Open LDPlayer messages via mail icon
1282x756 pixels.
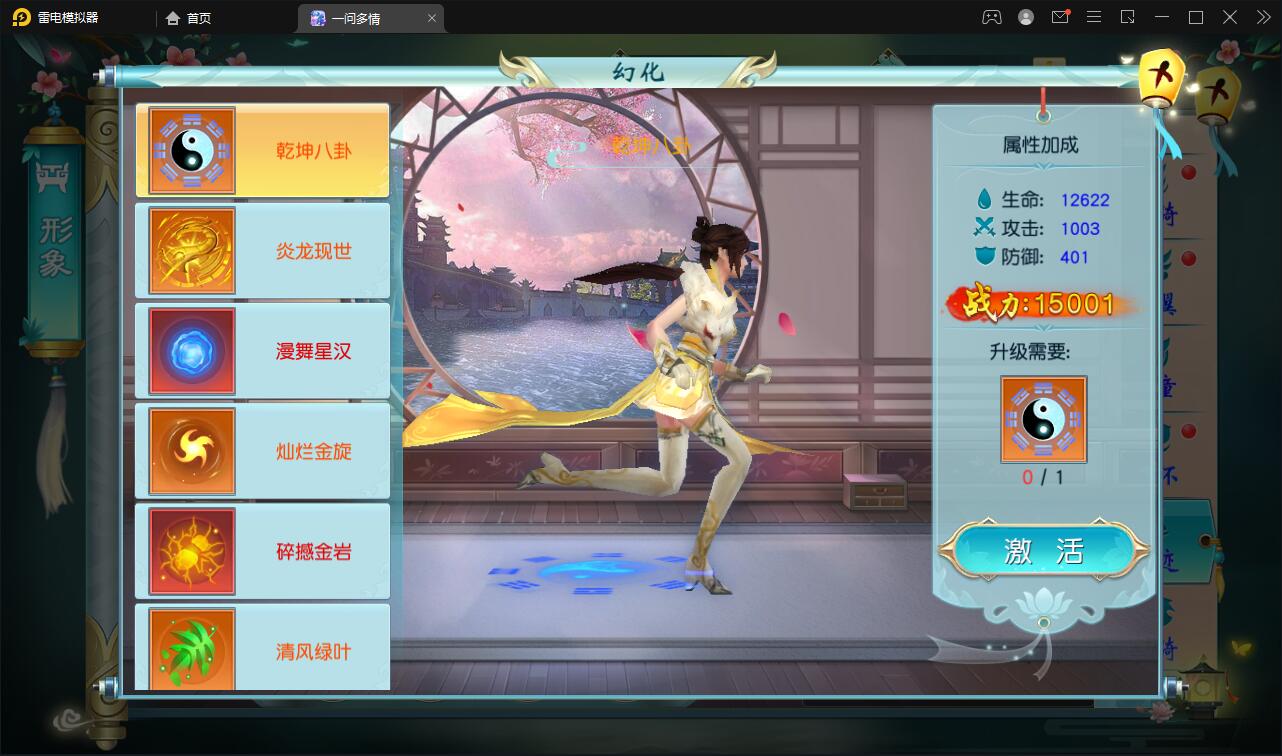click(x=1060, y=17)
